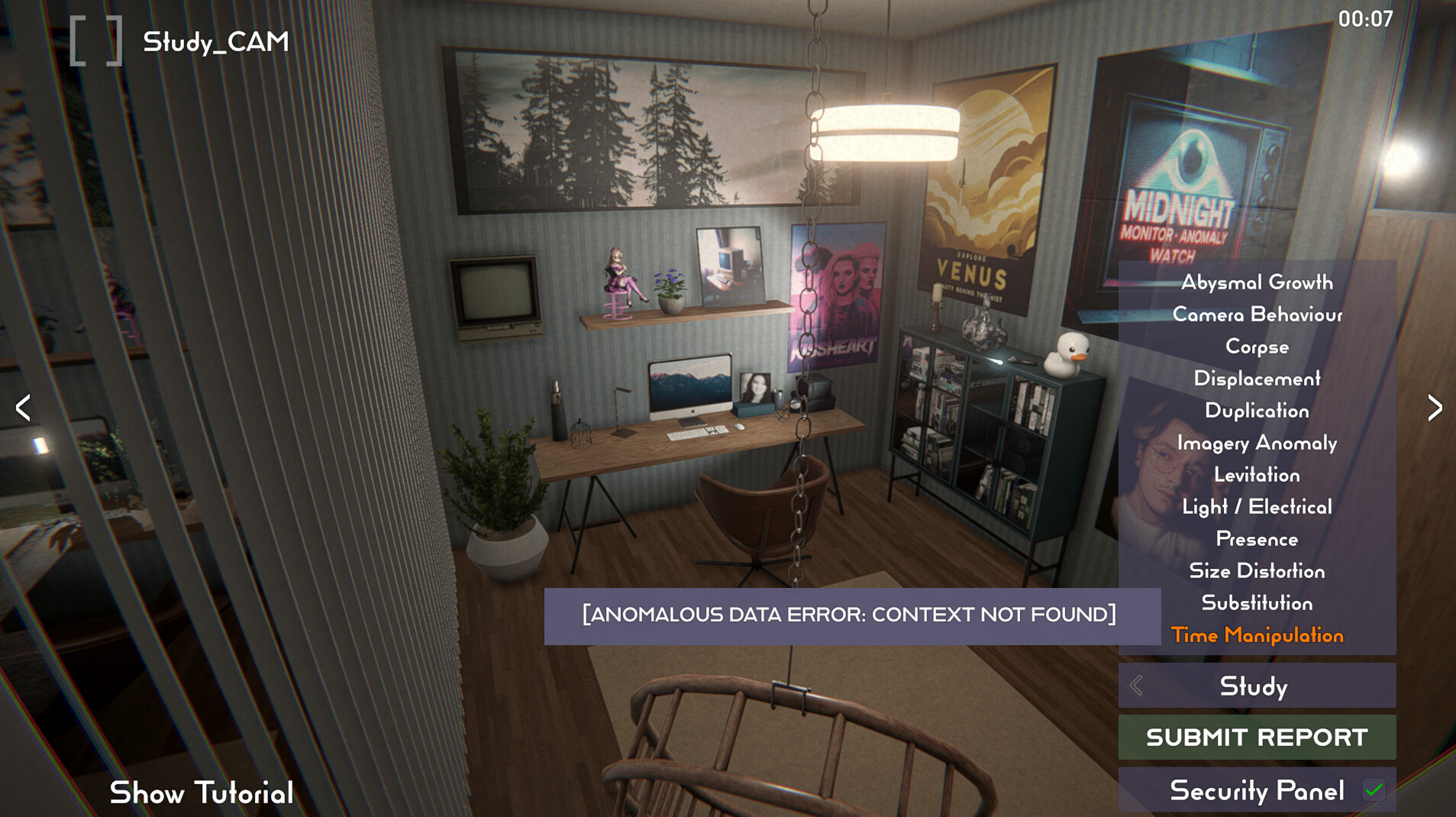Screen dimensions: 1456x817
Task: Open Show Tutorial
Action: click(201, 793)
